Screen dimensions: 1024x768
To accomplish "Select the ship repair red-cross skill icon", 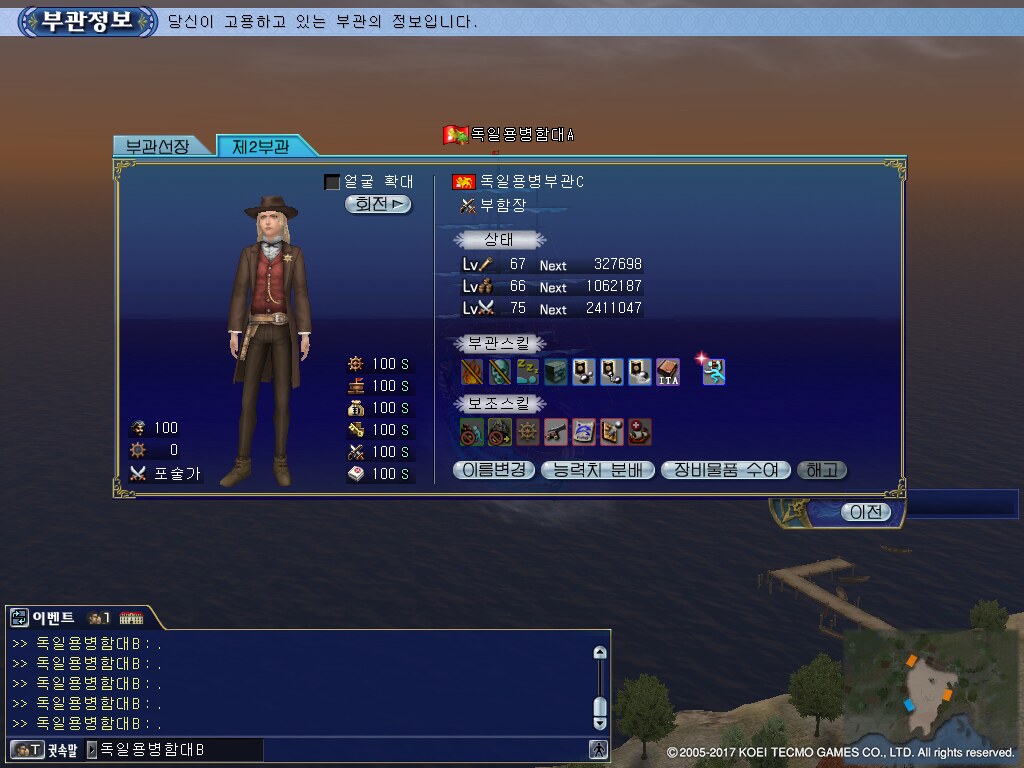I will click(640, 432).
